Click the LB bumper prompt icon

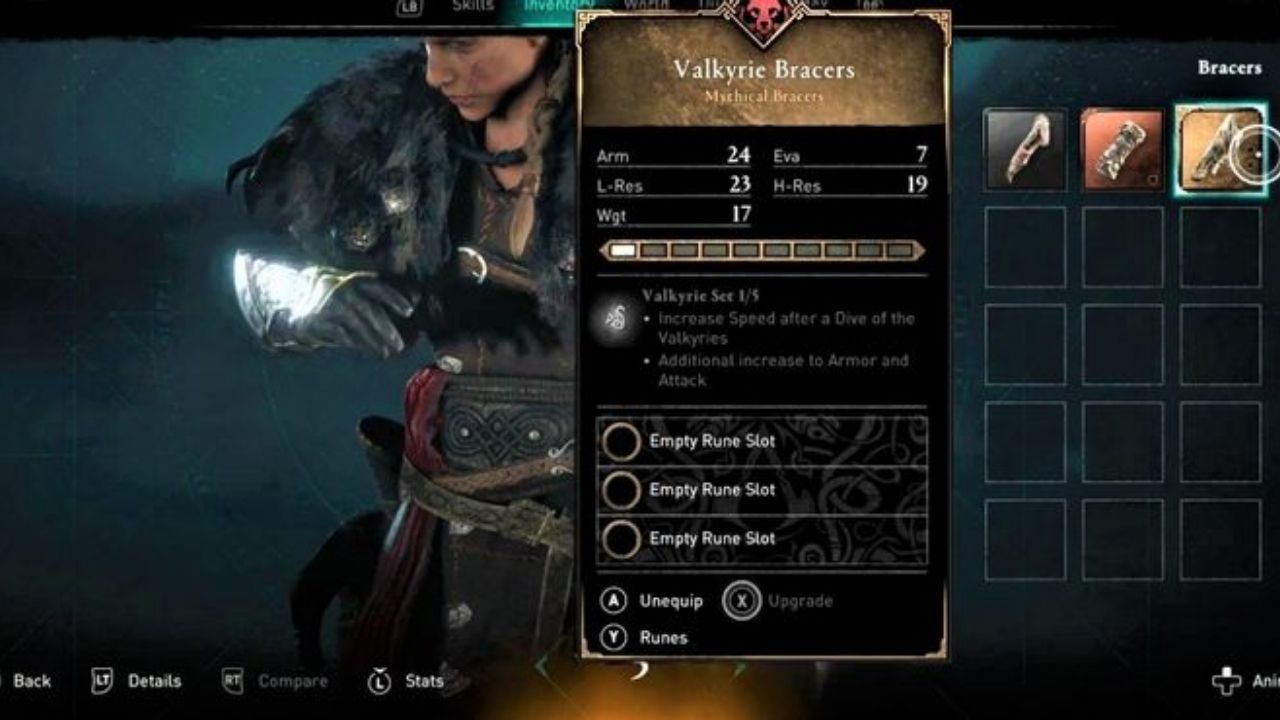(407, 7)
